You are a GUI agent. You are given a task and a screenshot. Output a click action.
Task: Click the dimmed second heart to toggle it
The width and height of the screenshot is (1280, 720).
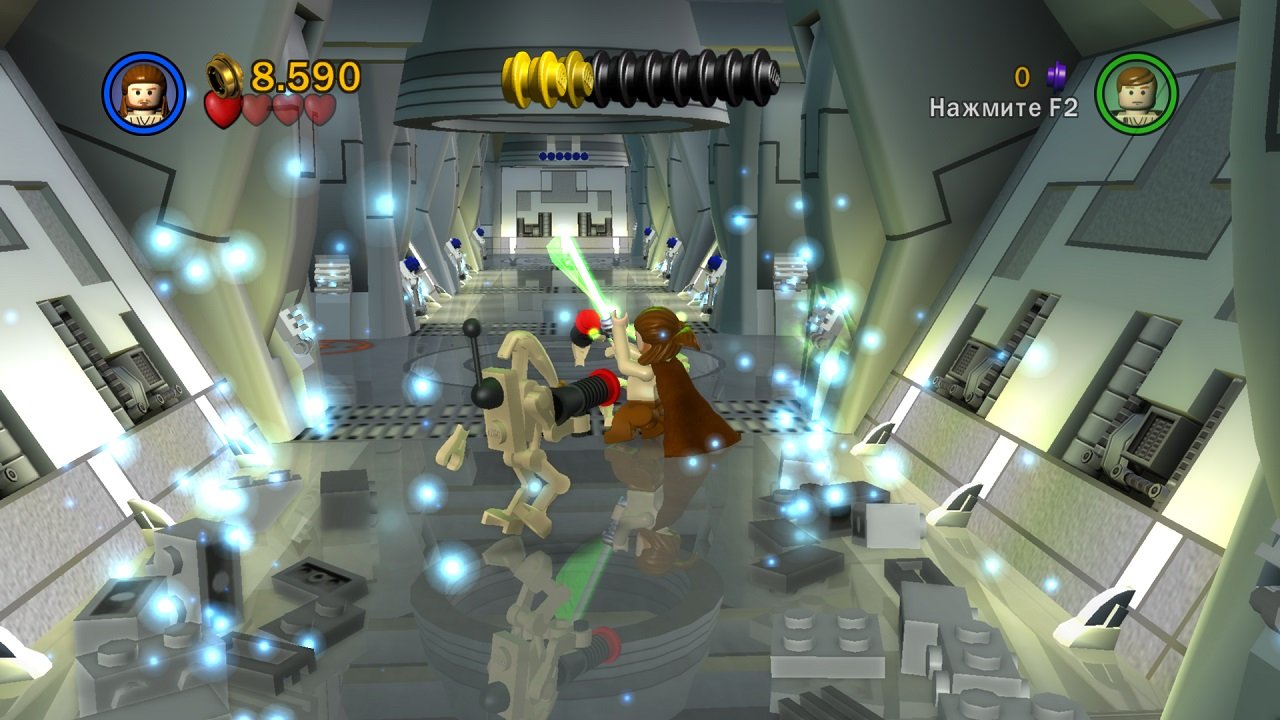pyautogui.click(x=255, y=109)
